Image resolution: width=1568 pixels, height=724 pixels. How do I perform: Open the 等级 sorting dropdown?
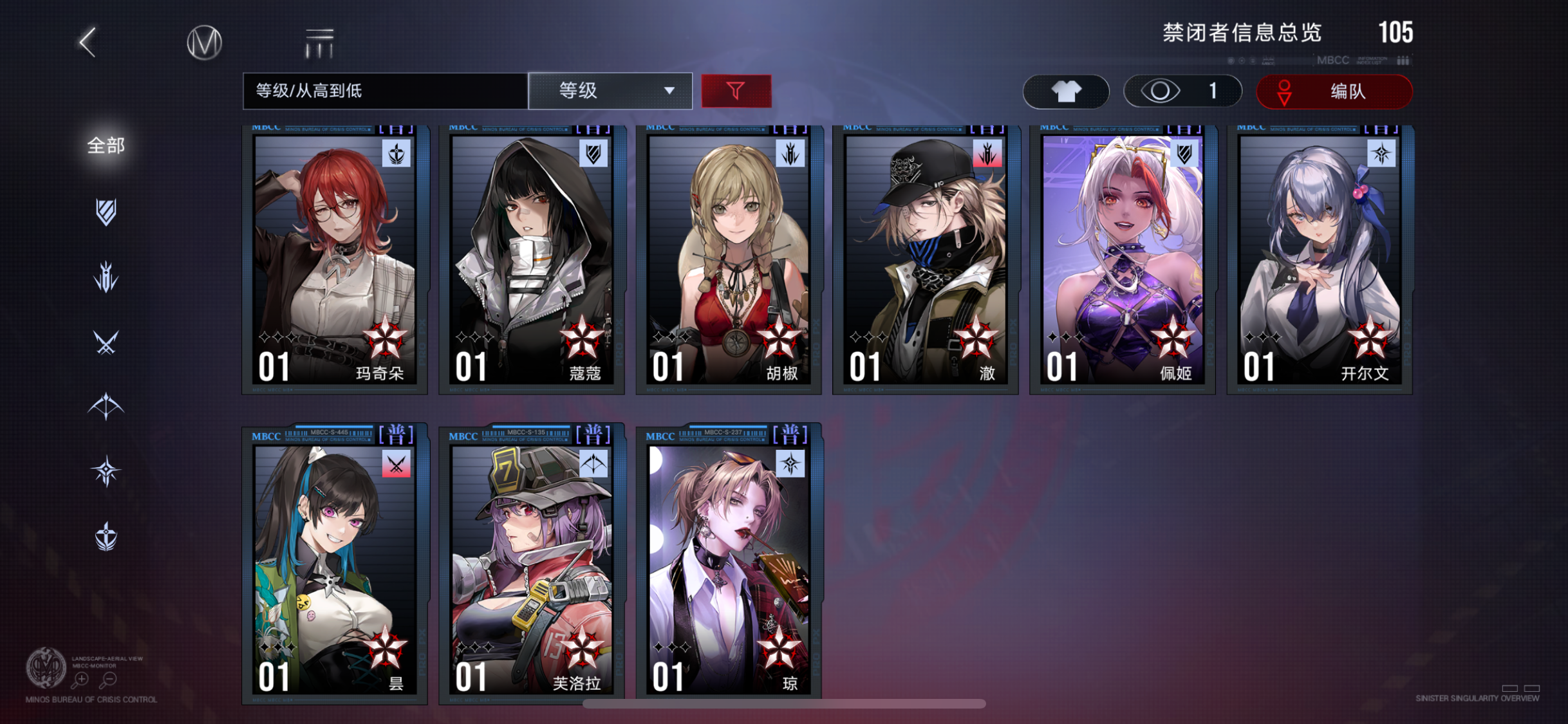[608, 91]
